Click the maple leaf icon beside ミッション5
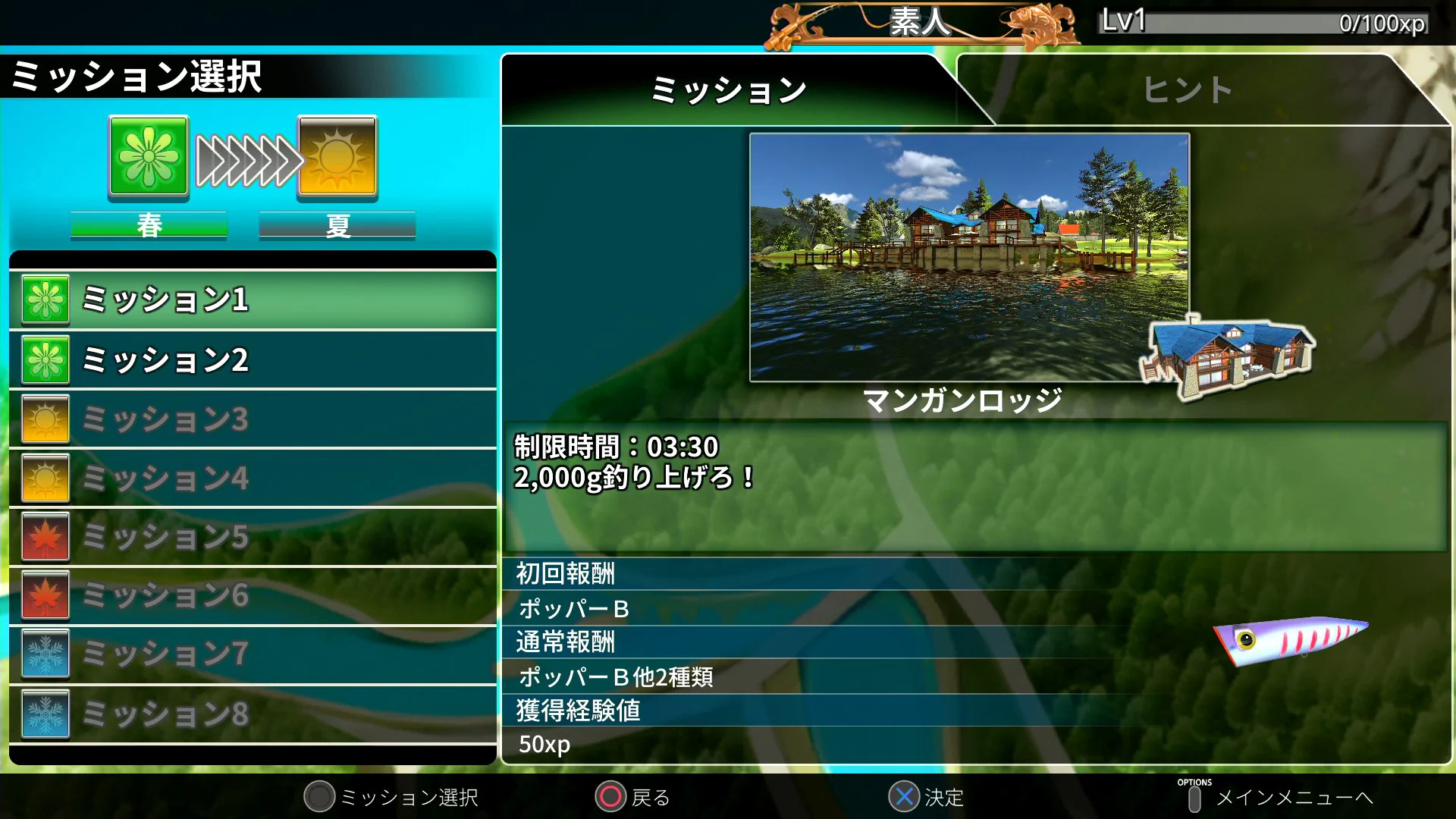The width and height of the screenshot is (1456, 819). click(44, 536)
